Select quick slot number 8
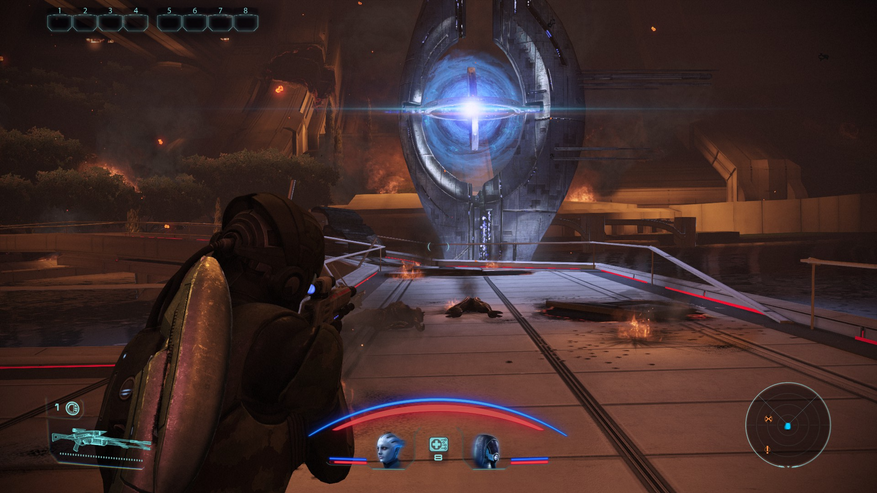877x493 pixels. tap(245, 22)
